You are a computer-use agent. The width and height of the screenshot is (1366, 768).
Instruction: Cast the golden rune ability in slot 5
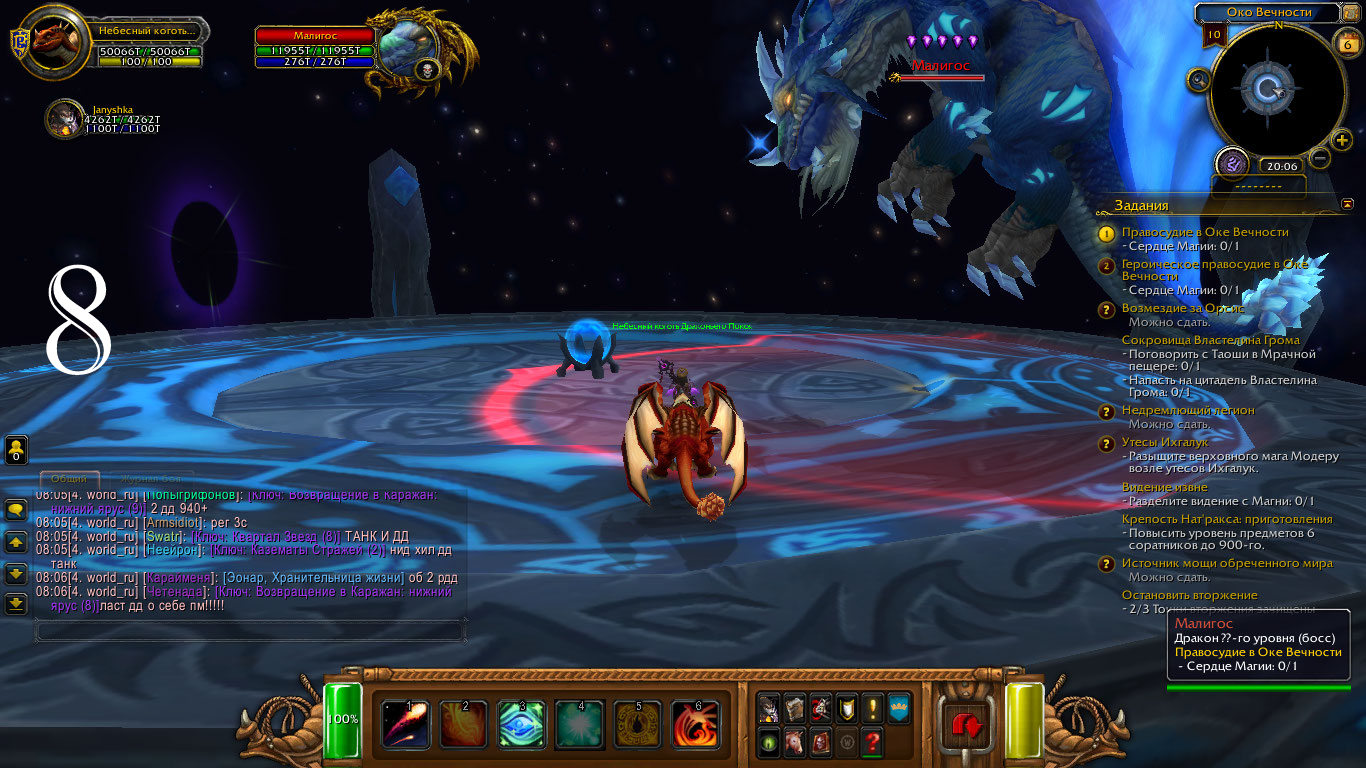(x=637, y=724)
